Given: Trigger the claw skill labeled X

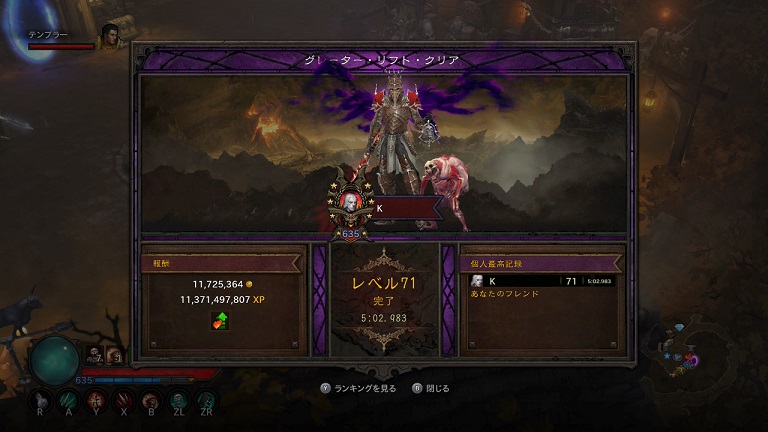Looking at the screenshot, I should (x=123, y=399).
